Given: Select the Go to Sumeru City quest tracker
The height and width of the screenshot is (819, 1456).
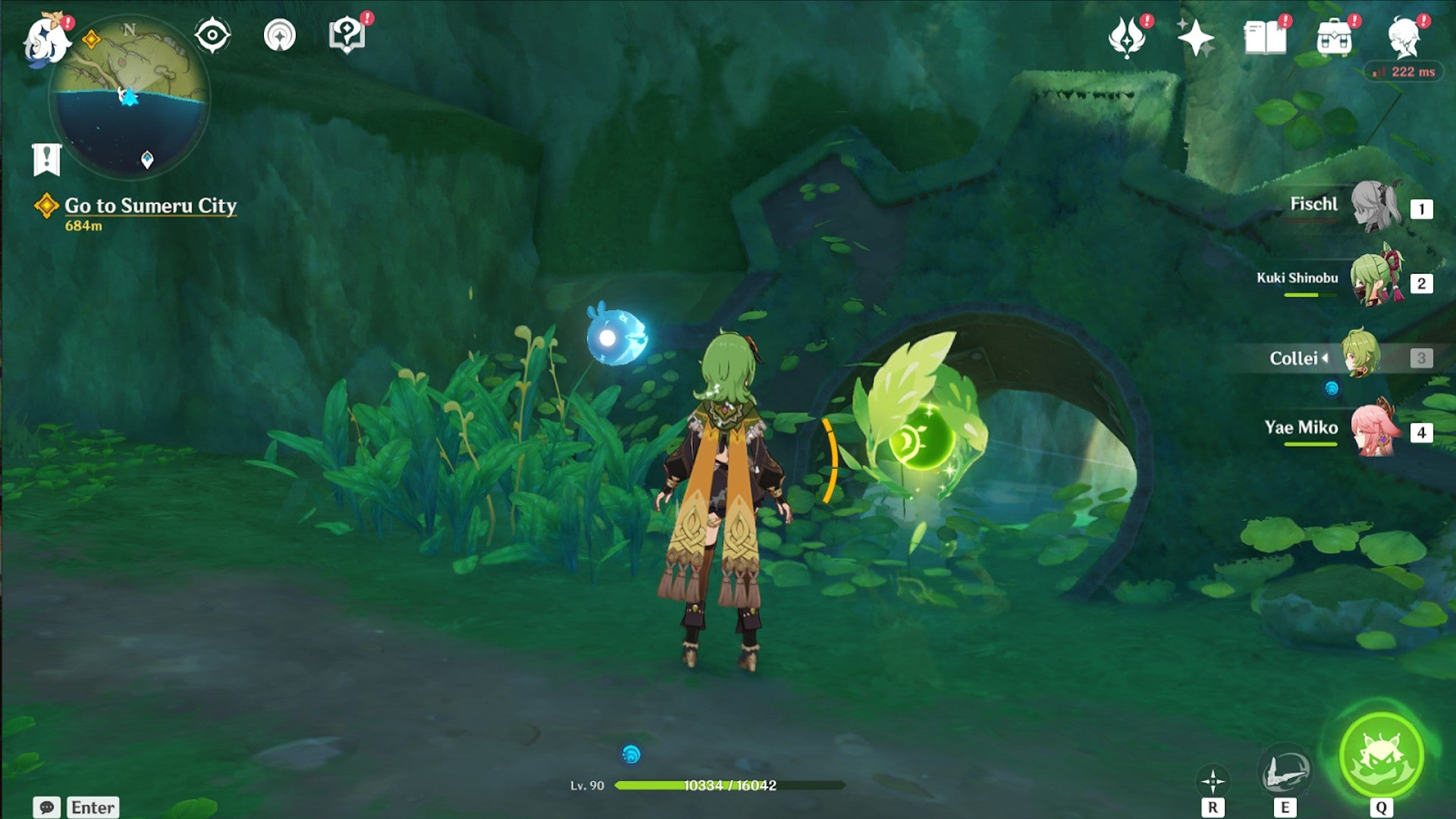Looking at the screenshot, I should (x=150, y=206).
